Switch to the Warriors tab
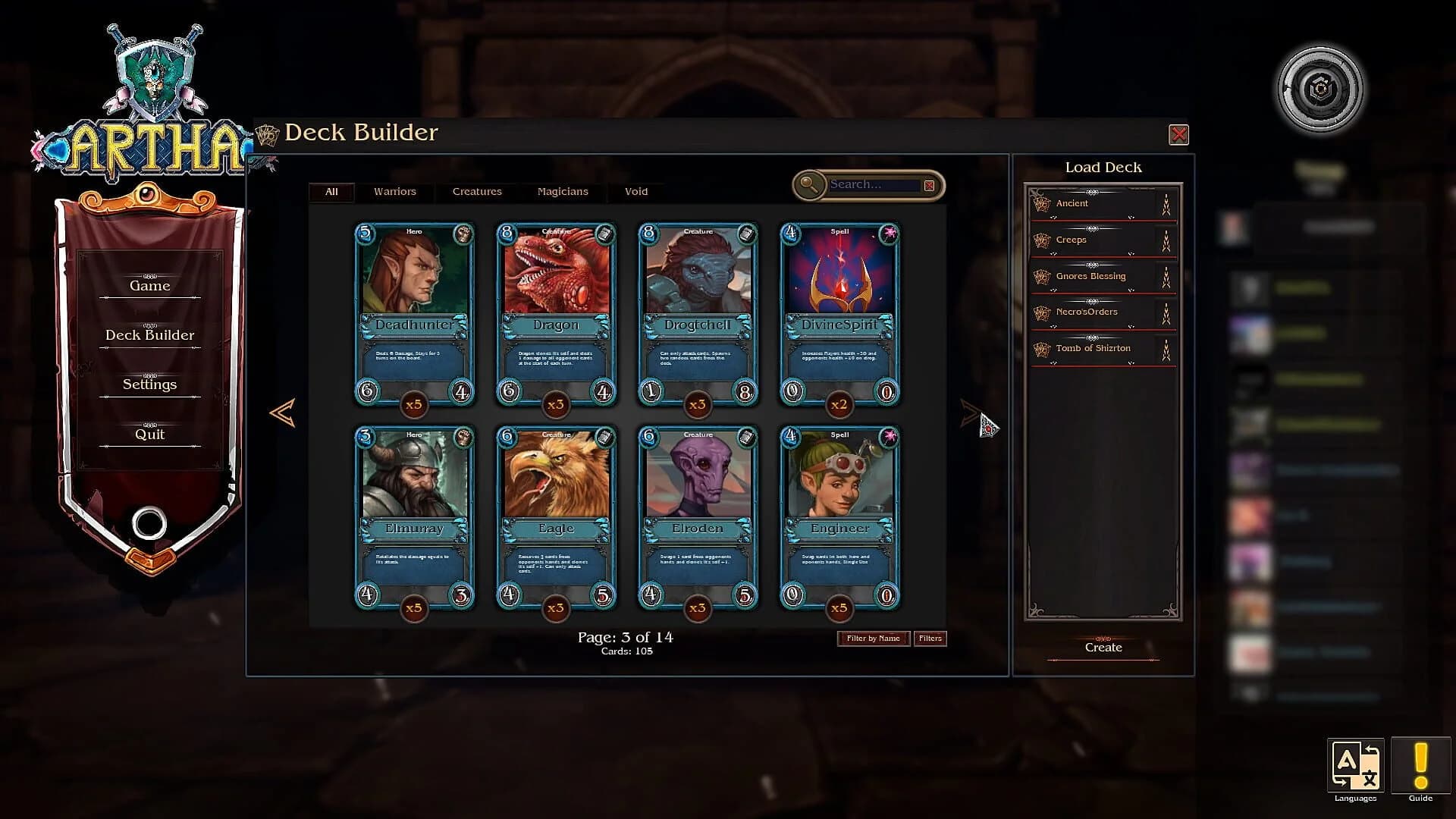 pyautogui.click(x=394, y=191)
